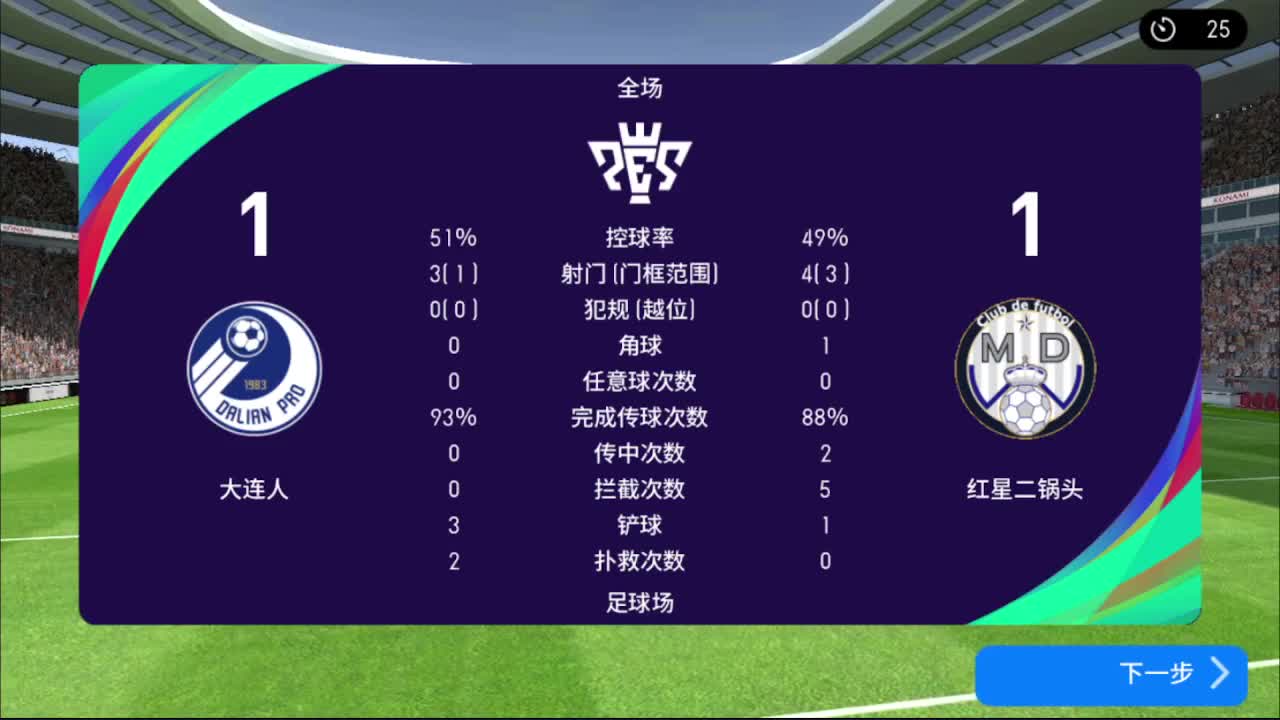Select the Dalian Pro team badge

coord(253,369)
